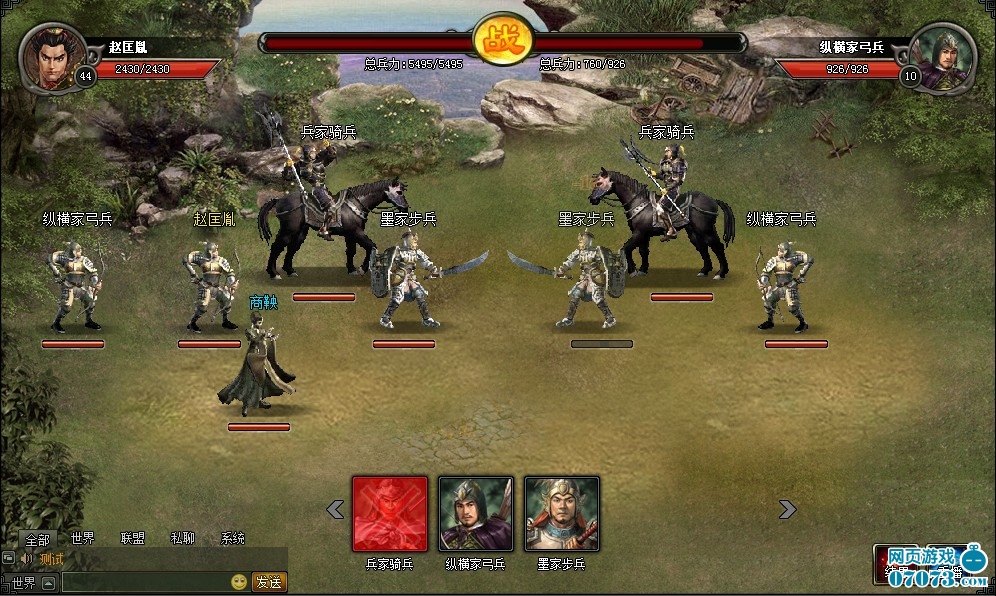This screenshot has width=996, height=596.
Task: Choose the 纵横家弓兵 unit portrait
Action: pos(476,513)
